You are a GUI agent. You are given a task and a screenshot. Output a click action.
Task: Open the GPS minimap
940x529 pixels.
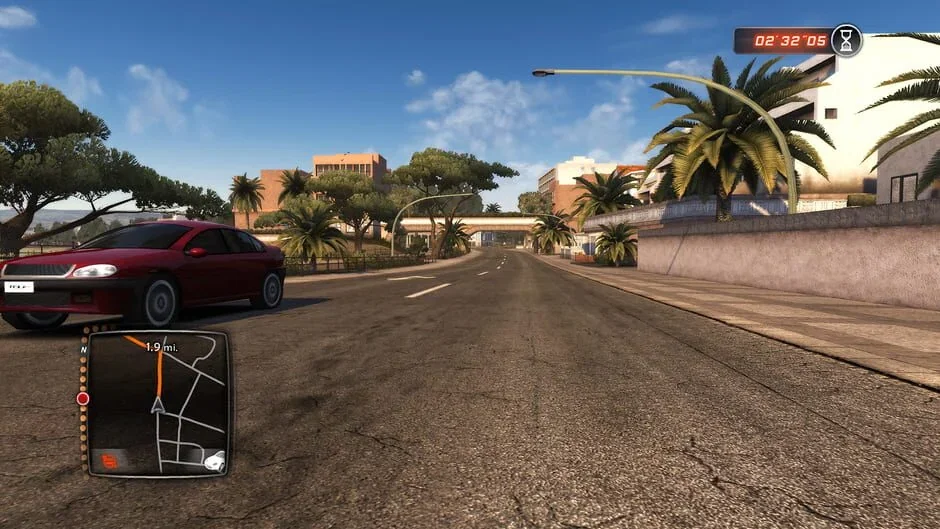pos(158,403)
